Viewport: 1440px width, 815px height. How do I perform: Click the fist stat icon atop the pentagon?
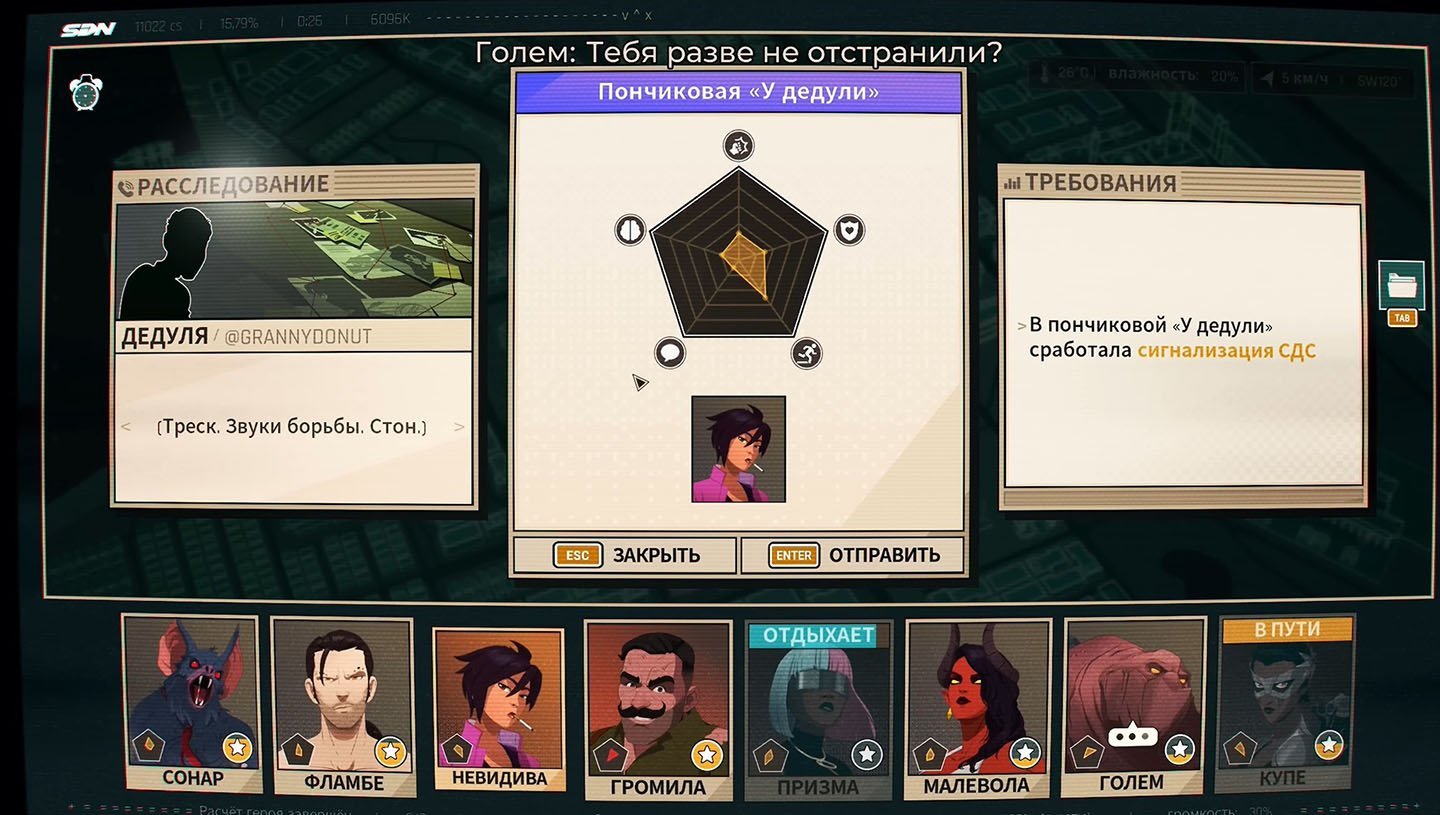[738, 146]
